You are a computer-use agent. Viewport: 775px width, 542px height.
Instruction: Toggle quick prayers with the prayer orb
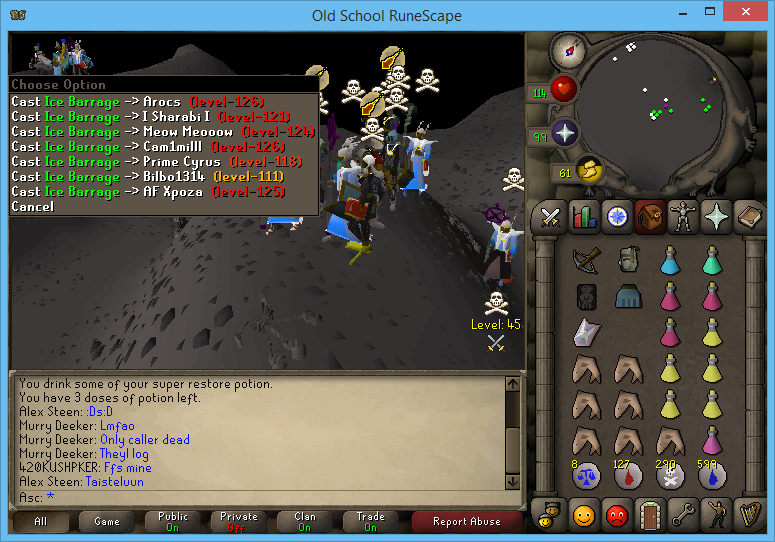564,134
